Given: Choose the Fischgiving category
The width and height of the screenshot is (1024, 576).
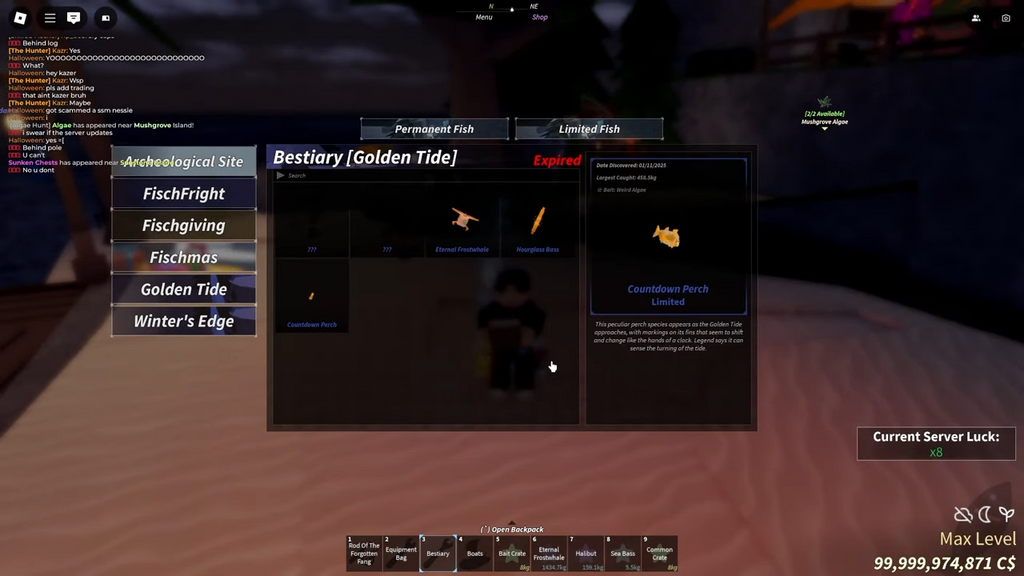Looking at the screenshot, I should click(184, 226).
